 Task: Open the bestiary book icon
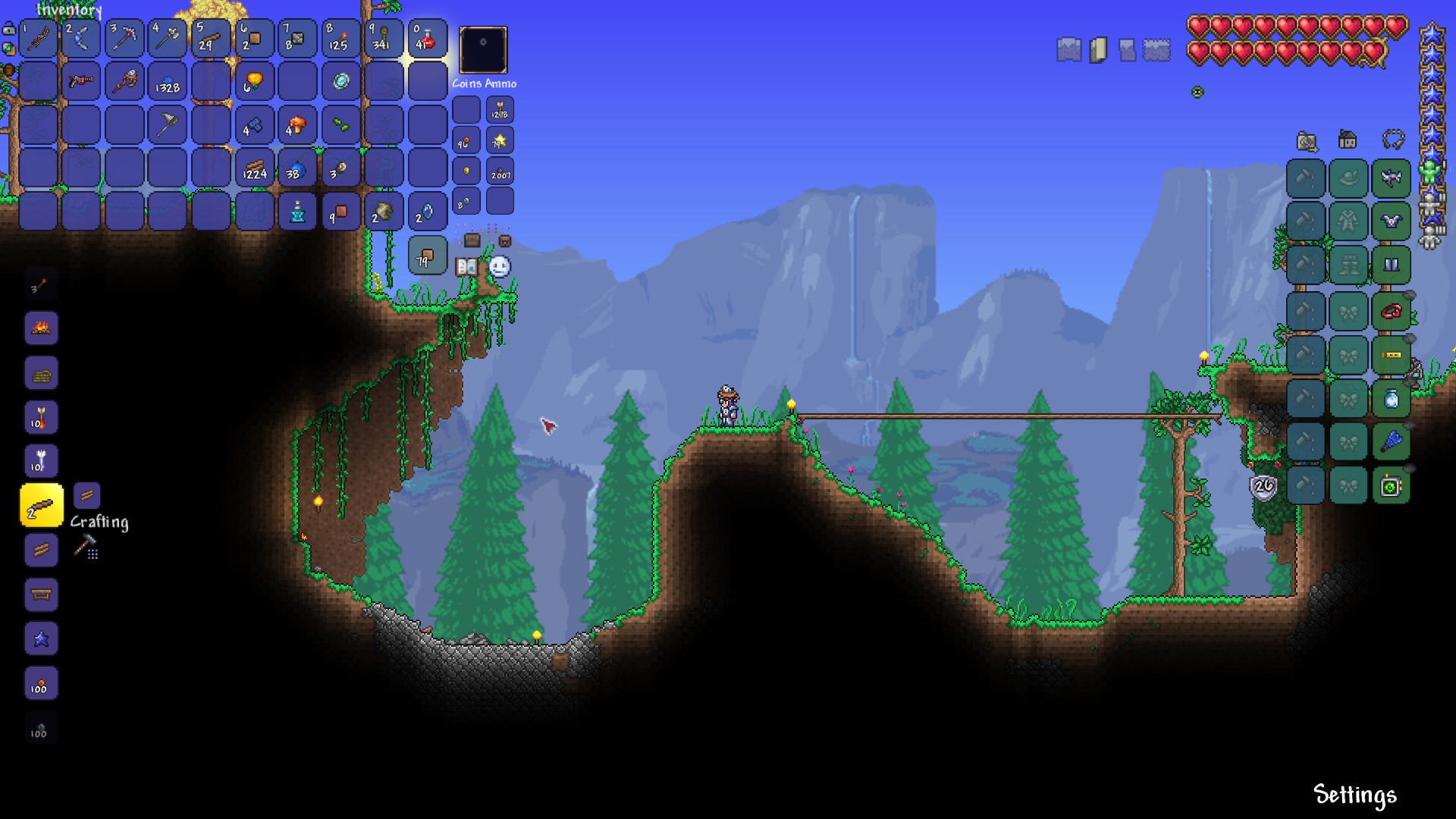[466, 266]
